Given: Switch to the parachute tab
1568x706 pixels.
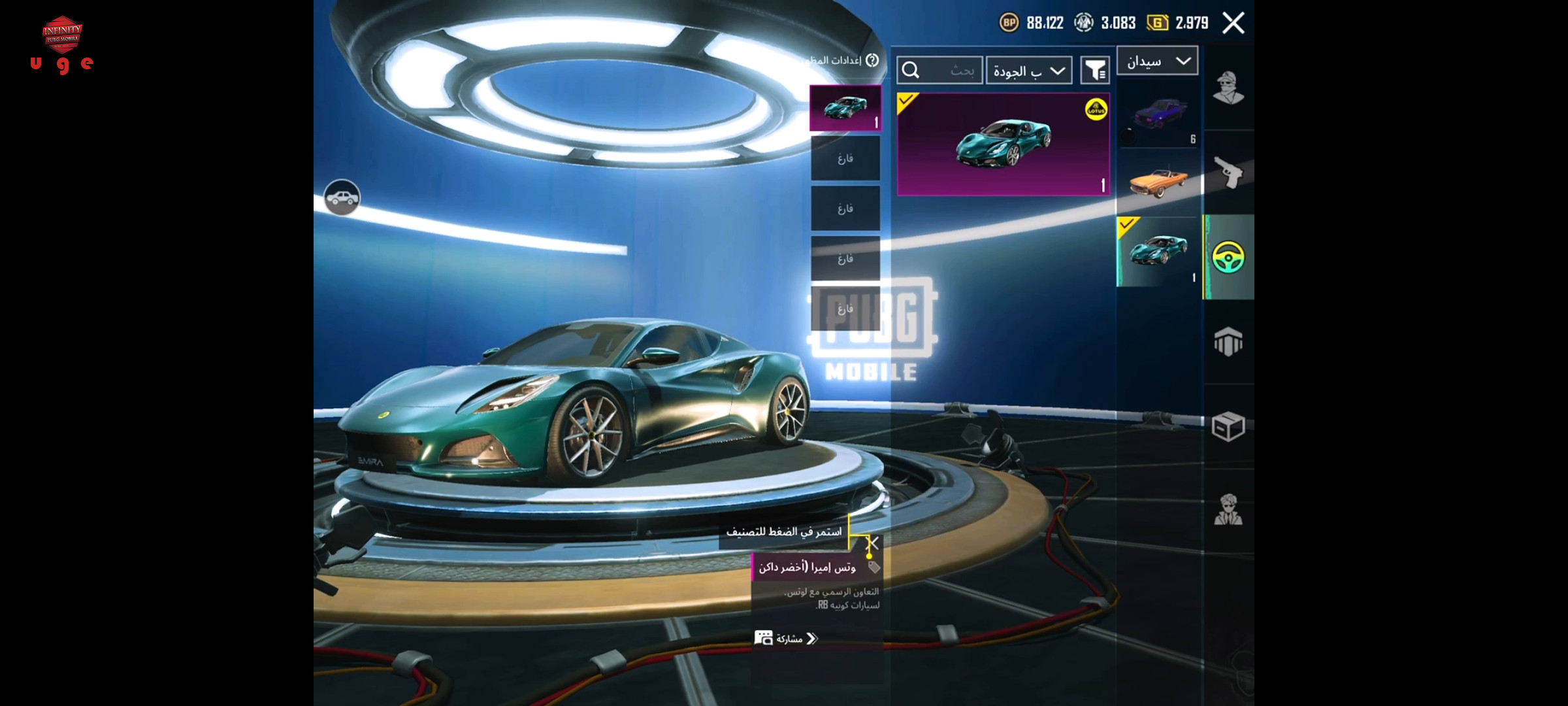Looking at the screenshot, I should [x=1228, y=341].
